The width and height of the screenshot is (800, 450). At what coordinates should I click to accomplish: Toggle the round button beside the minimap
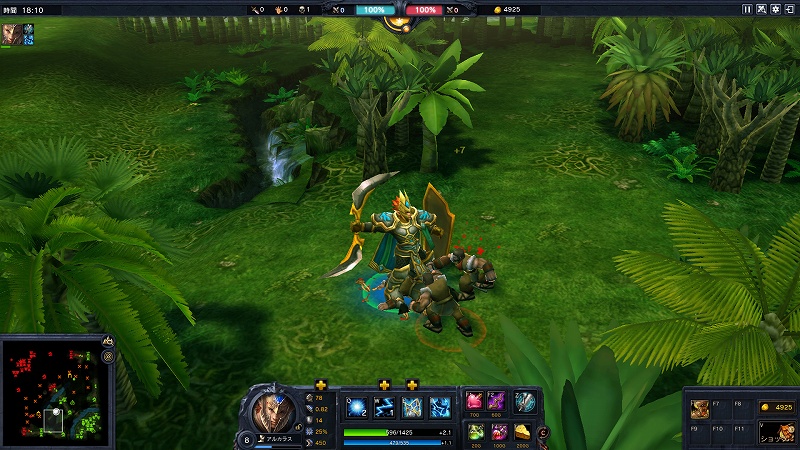click(x=107, y=356)
